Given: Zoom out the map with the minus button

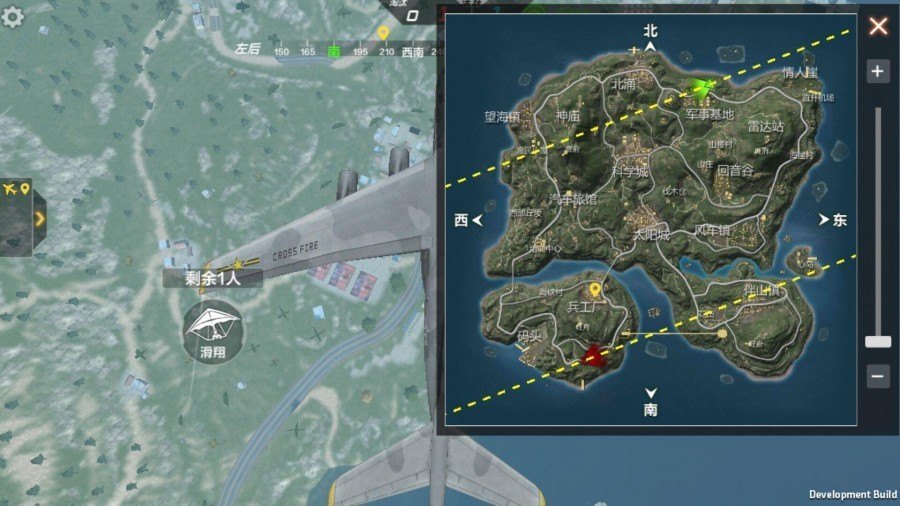Looking at the screenshot, I should pyautogui.click(x=878, y=376).
